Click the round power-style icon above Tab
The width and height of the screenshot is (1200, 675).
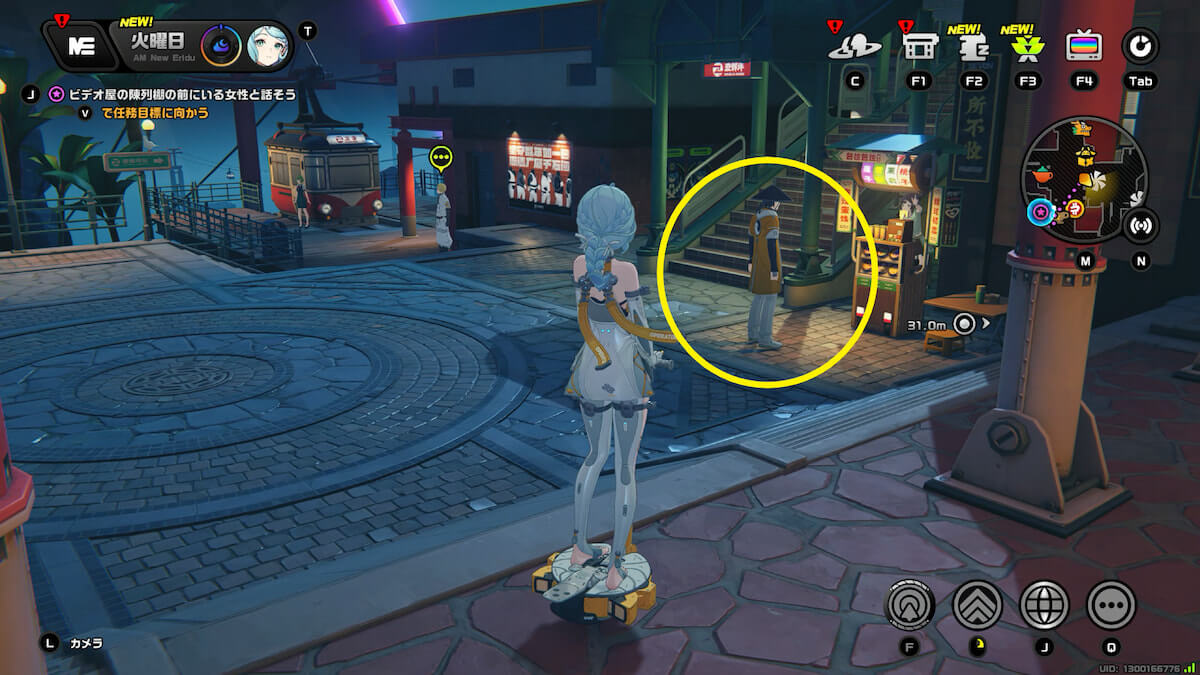point(1140,45)
